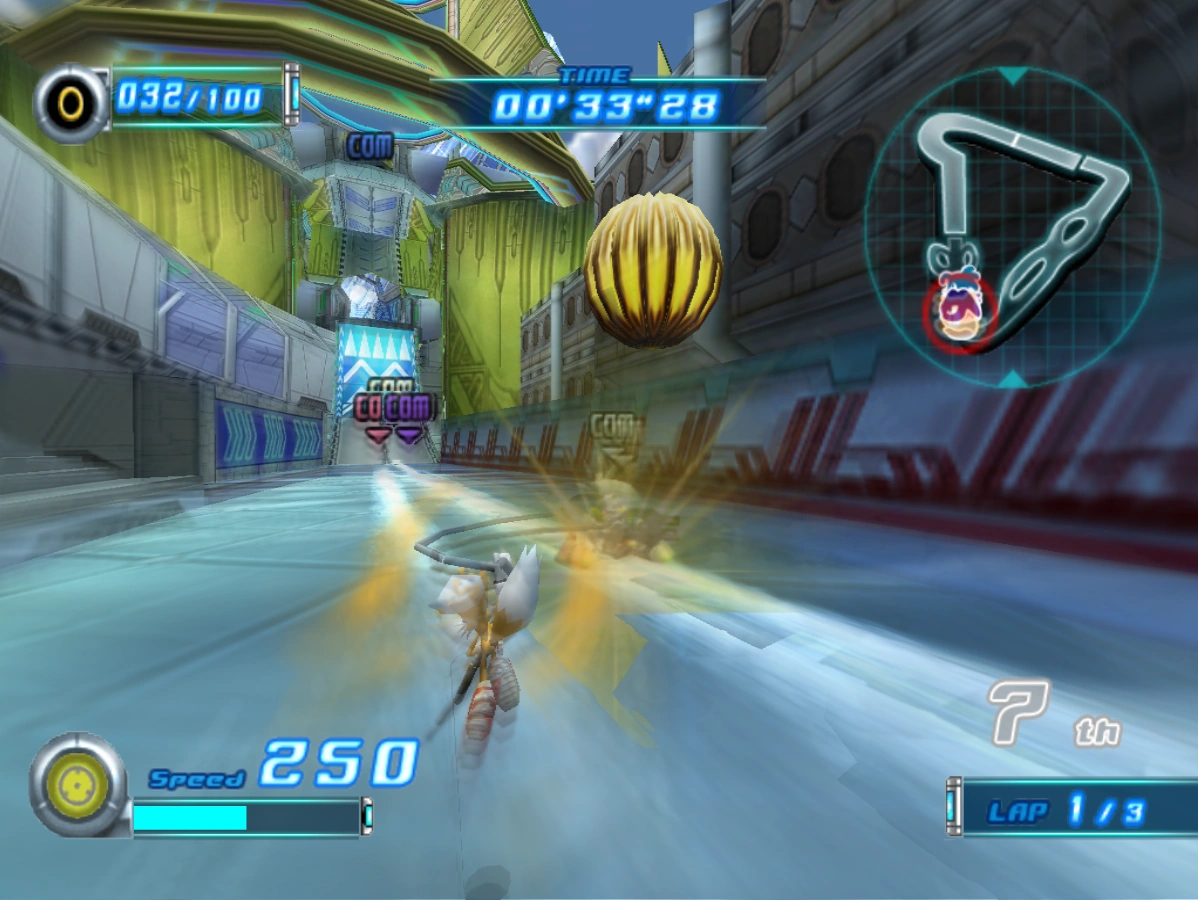
Task: Click the gold ring counter icon
Action: [x=71, y=101]
